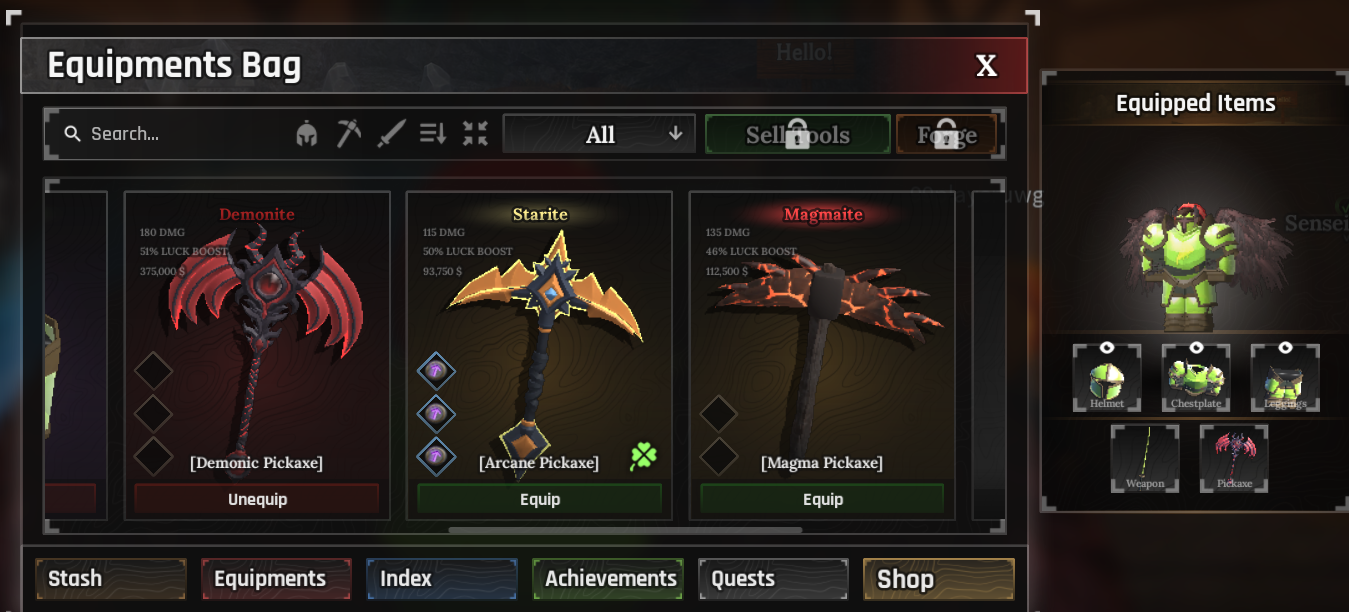Click the locked Sell Tools button
This screenshot has width=1349, height=612.
tap(797, 134)
